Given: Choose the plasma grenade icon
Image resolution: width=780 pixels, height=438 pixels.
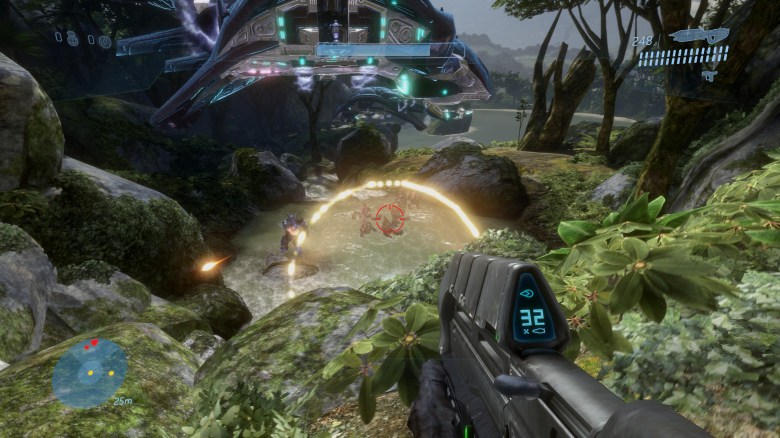Looking at the screenshot, I should (x=104, y=41).
